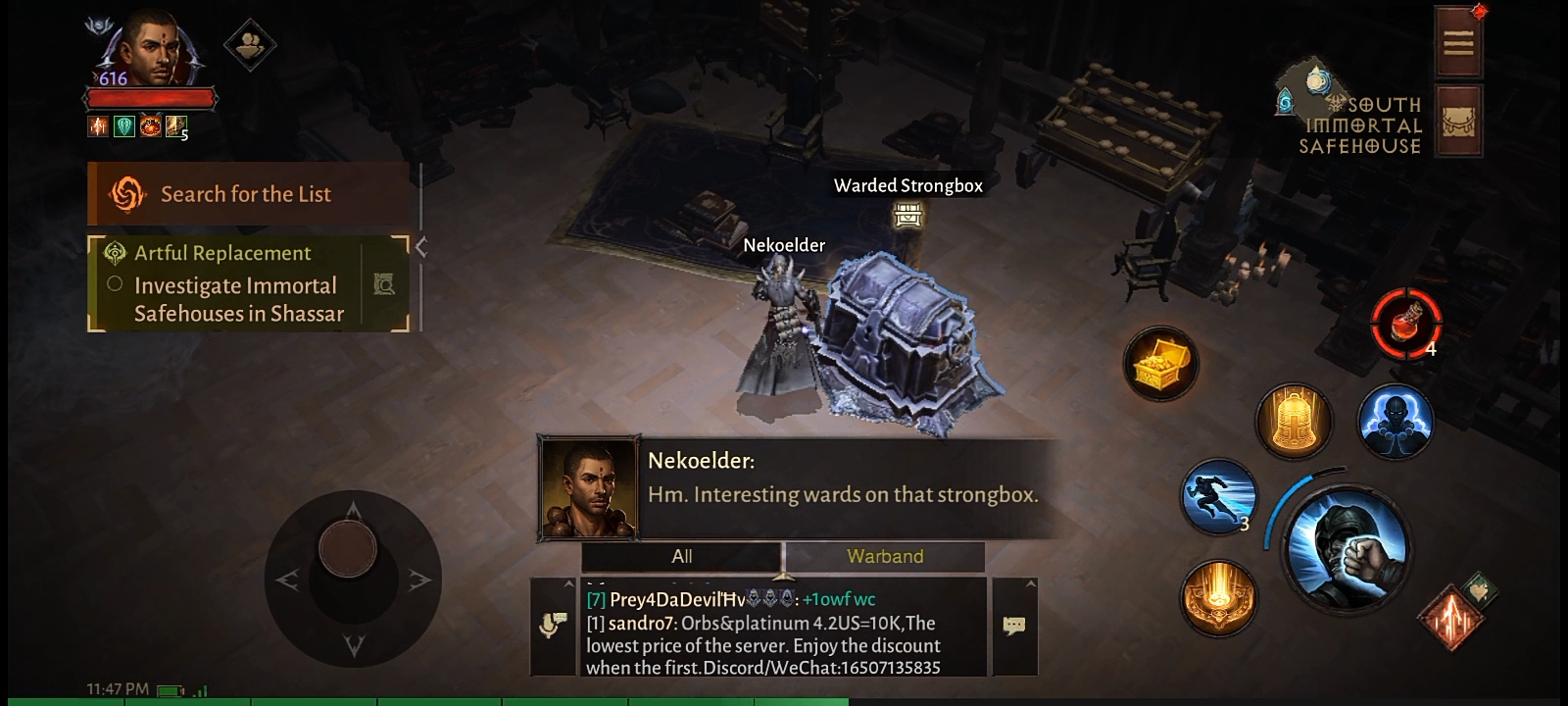The height and width of the screenshot is (706, 1568).
Task: Open the chat speech bubble button
Action: tap(1014, 626)
